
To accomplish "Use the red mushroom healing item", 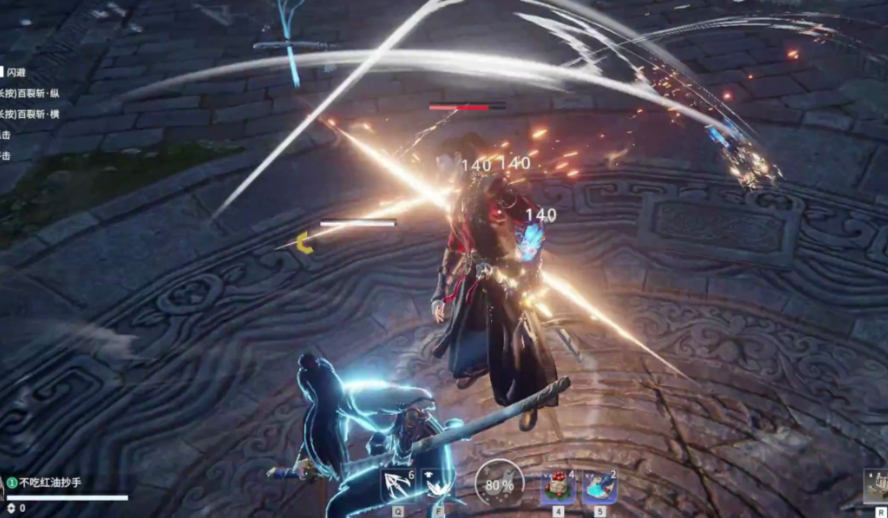I will click(x=557, y=486).
